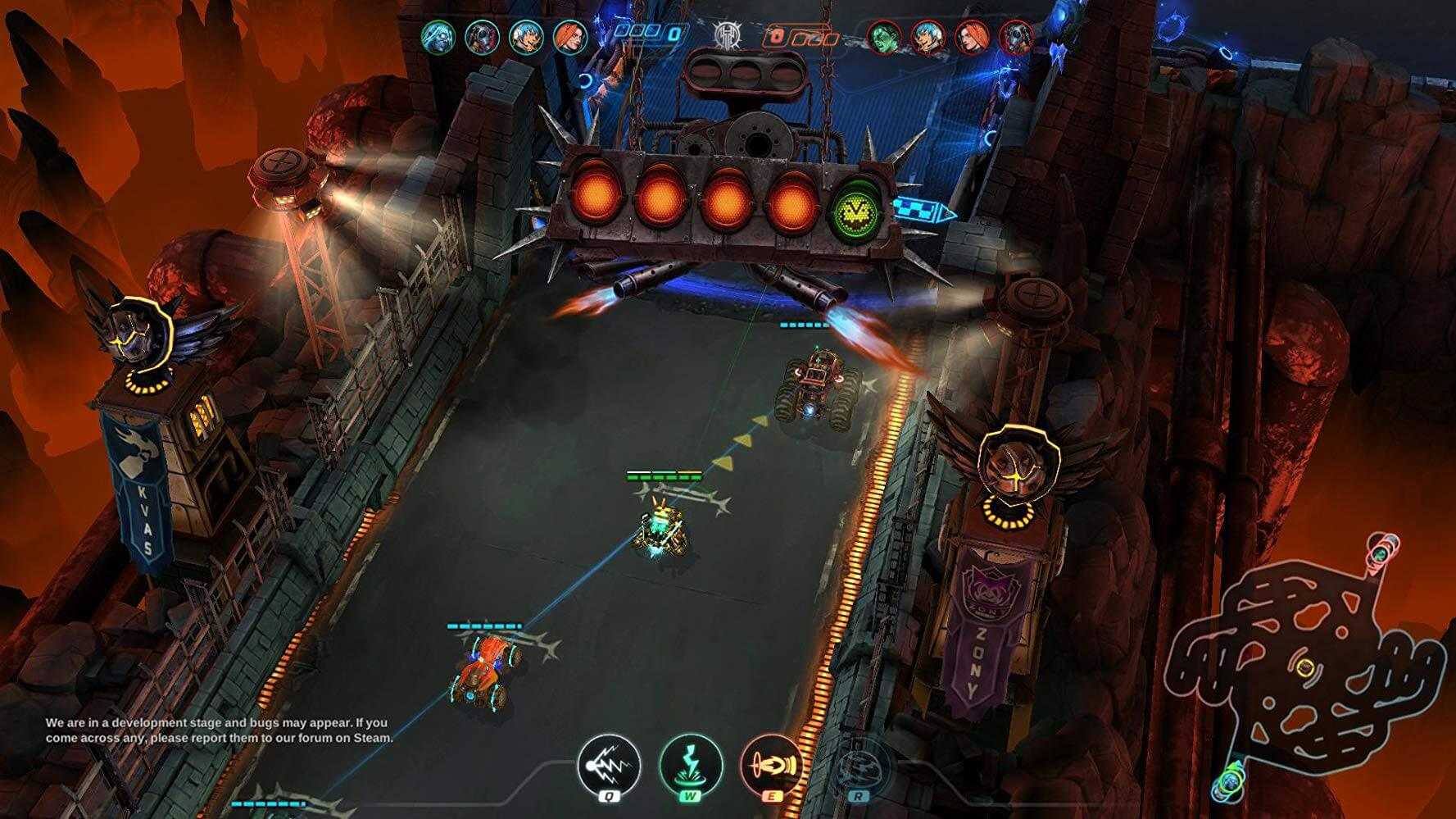Use the teal lightning strike ability

(691, 765)
